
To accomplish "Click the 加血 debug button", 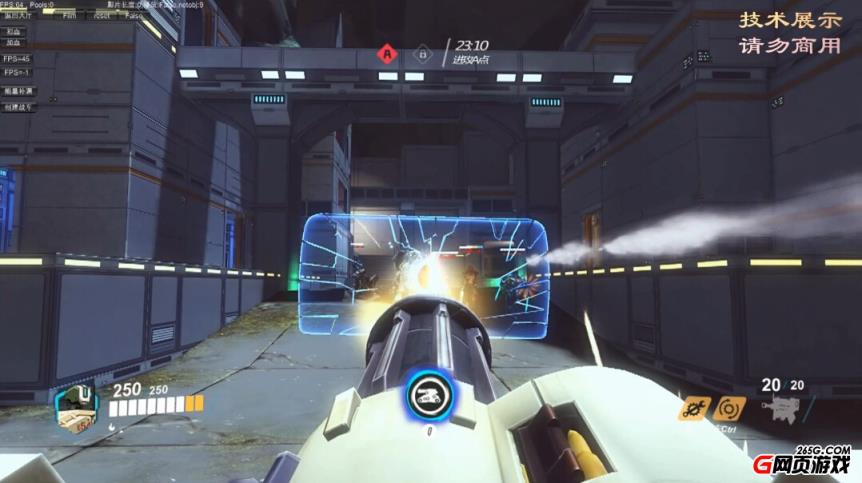I will coord(14,44).
